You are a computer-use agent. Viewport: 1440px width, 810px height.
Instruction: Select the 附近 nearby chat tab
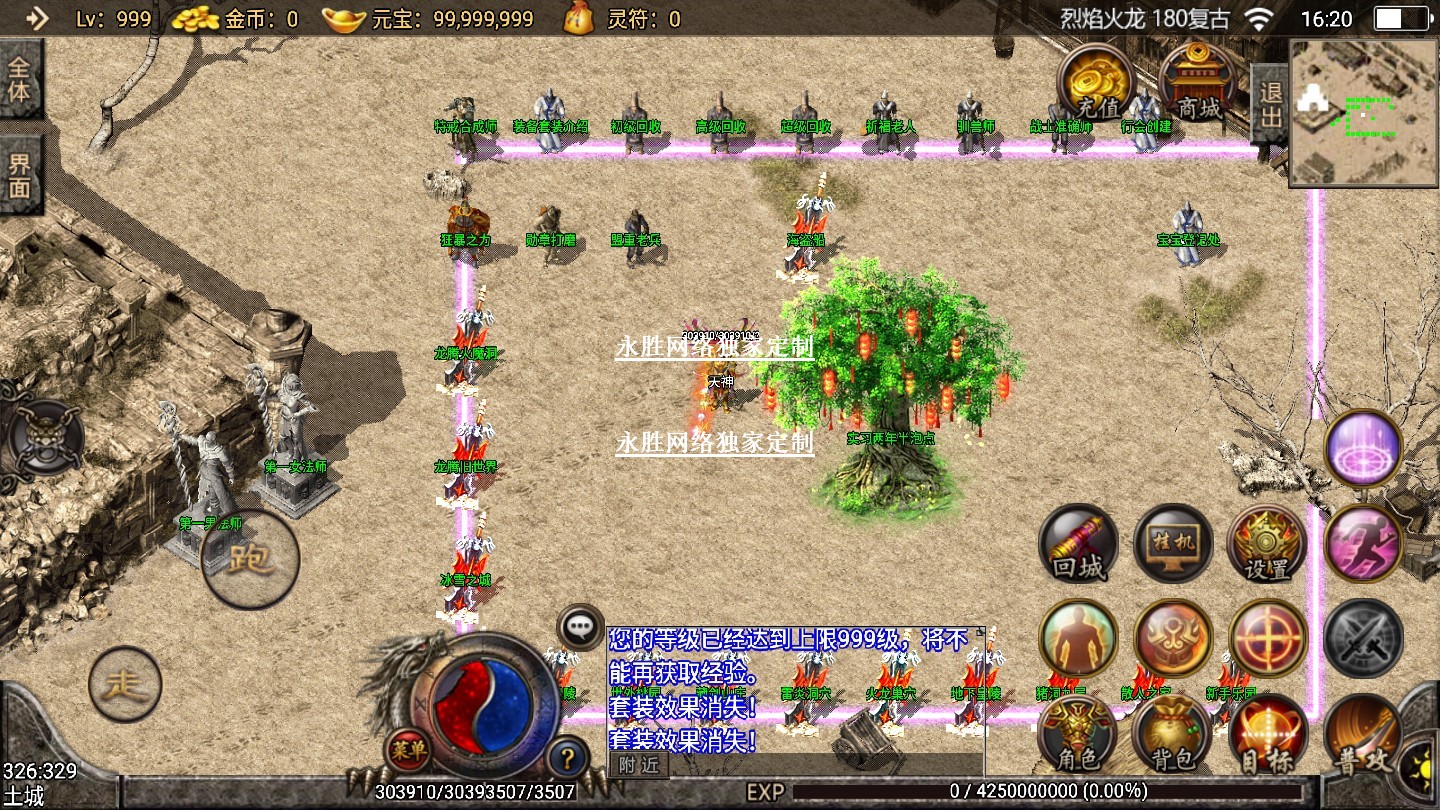[x=639, y=765]
